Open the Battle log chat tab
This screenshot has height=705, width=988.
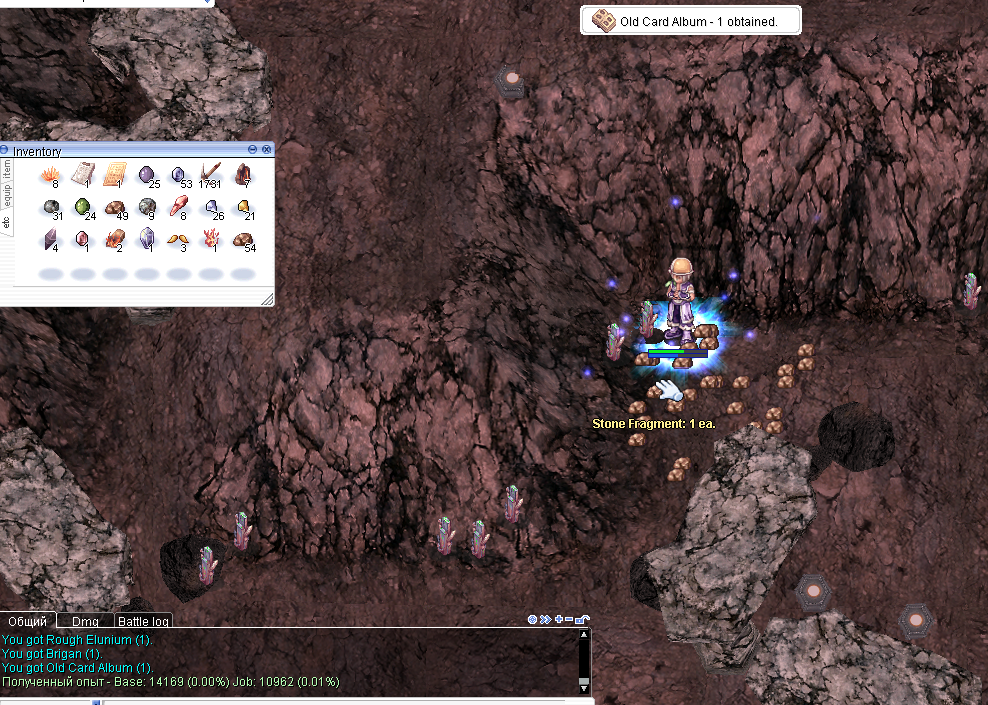145,621
